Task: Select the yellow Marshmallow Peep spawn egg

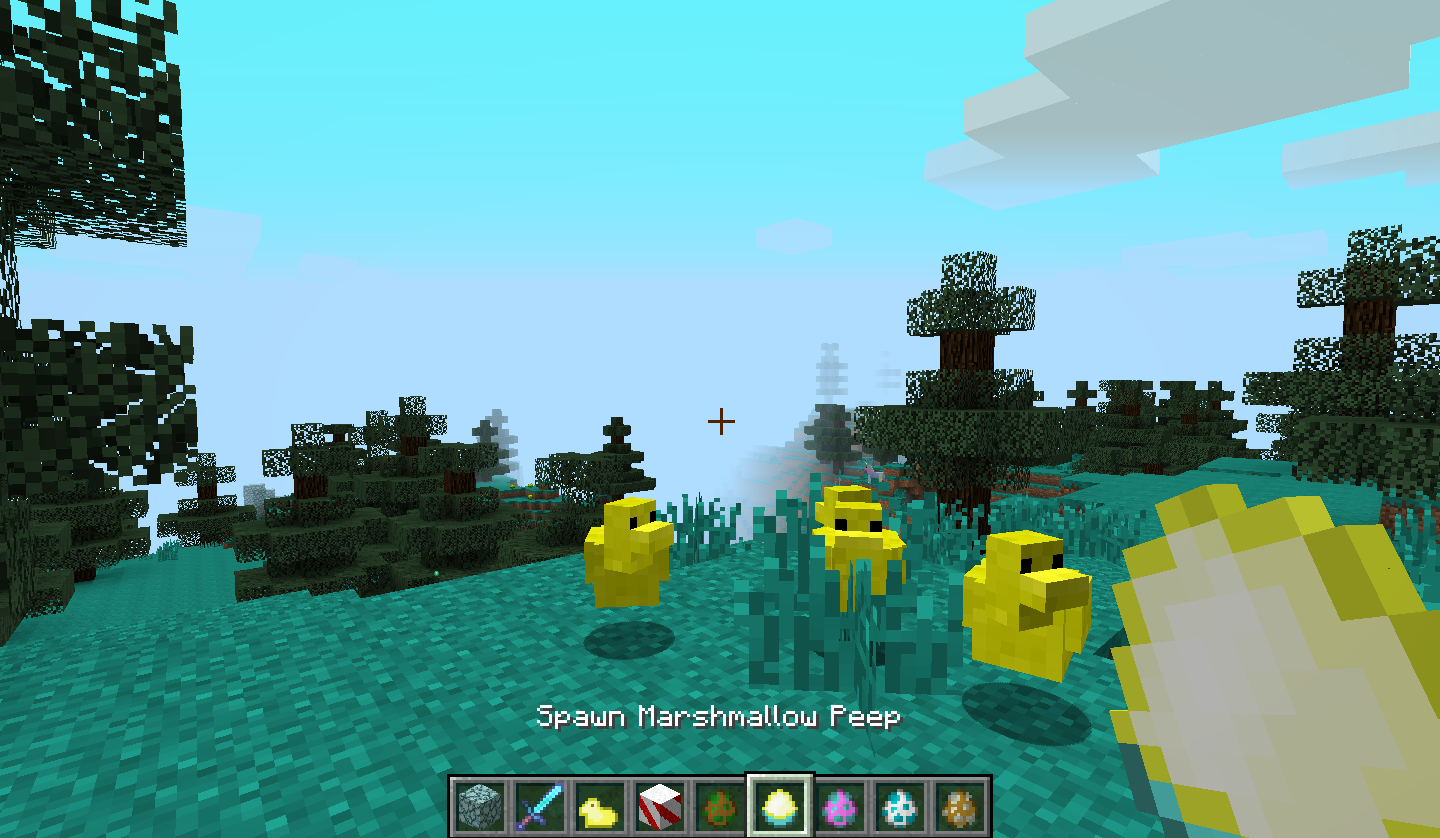Action: tap(780, 805)
